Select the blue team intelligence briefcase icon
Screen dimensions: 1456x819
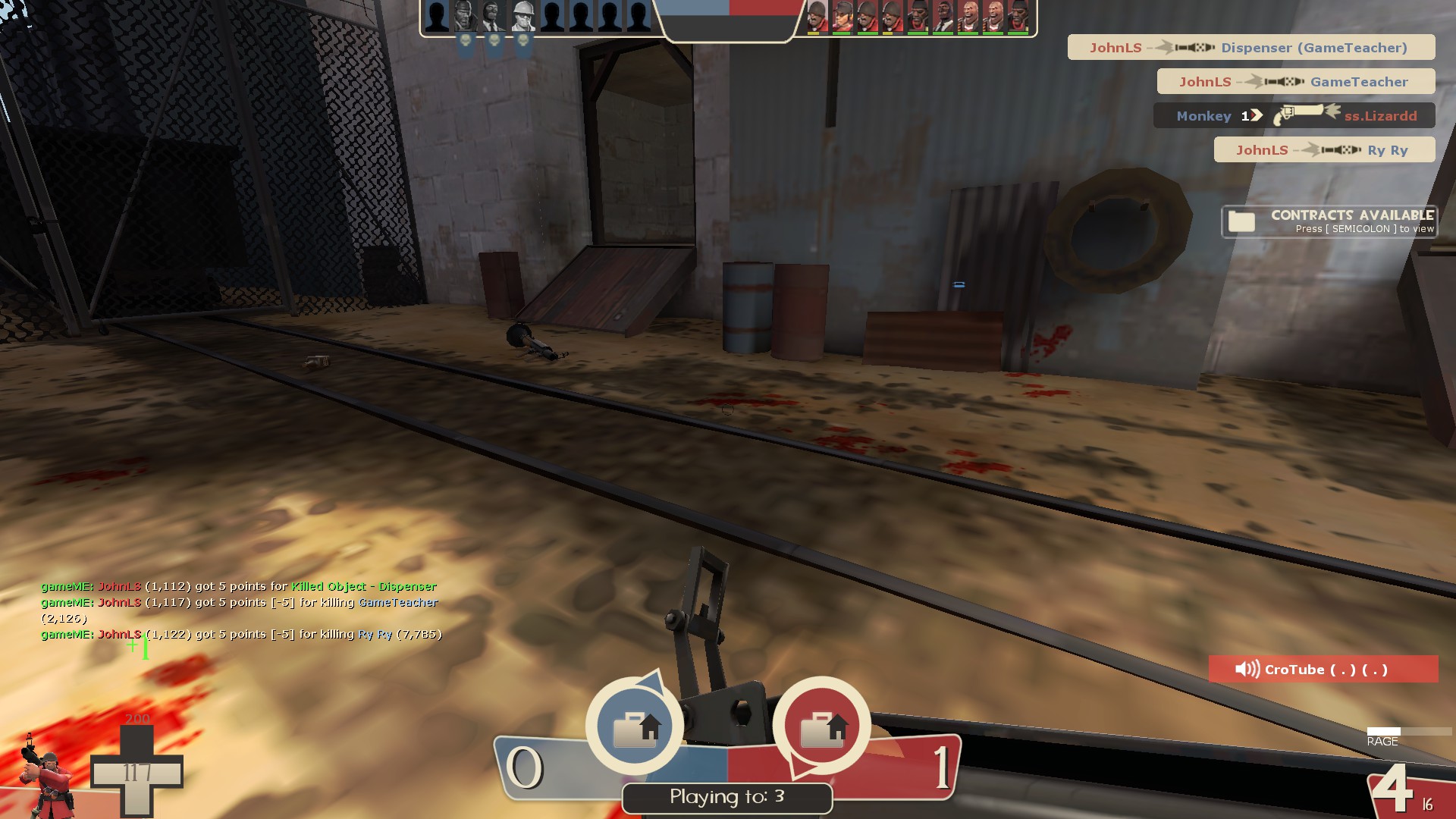(635, 727)
